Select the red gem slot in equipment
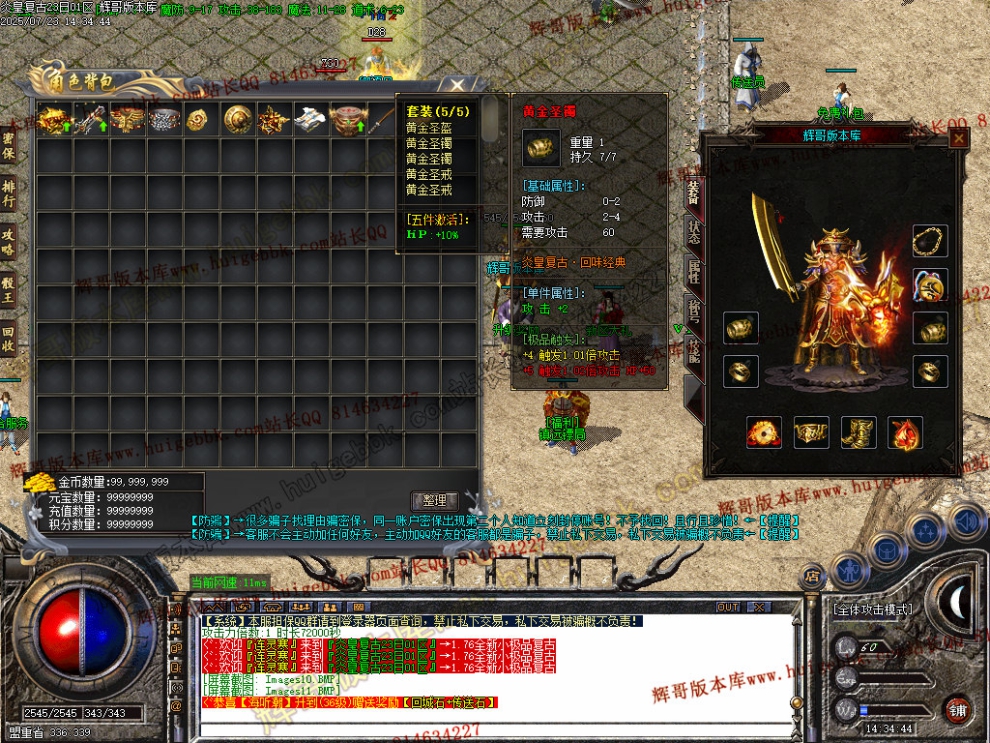990x743 pixels. point(906,433)
